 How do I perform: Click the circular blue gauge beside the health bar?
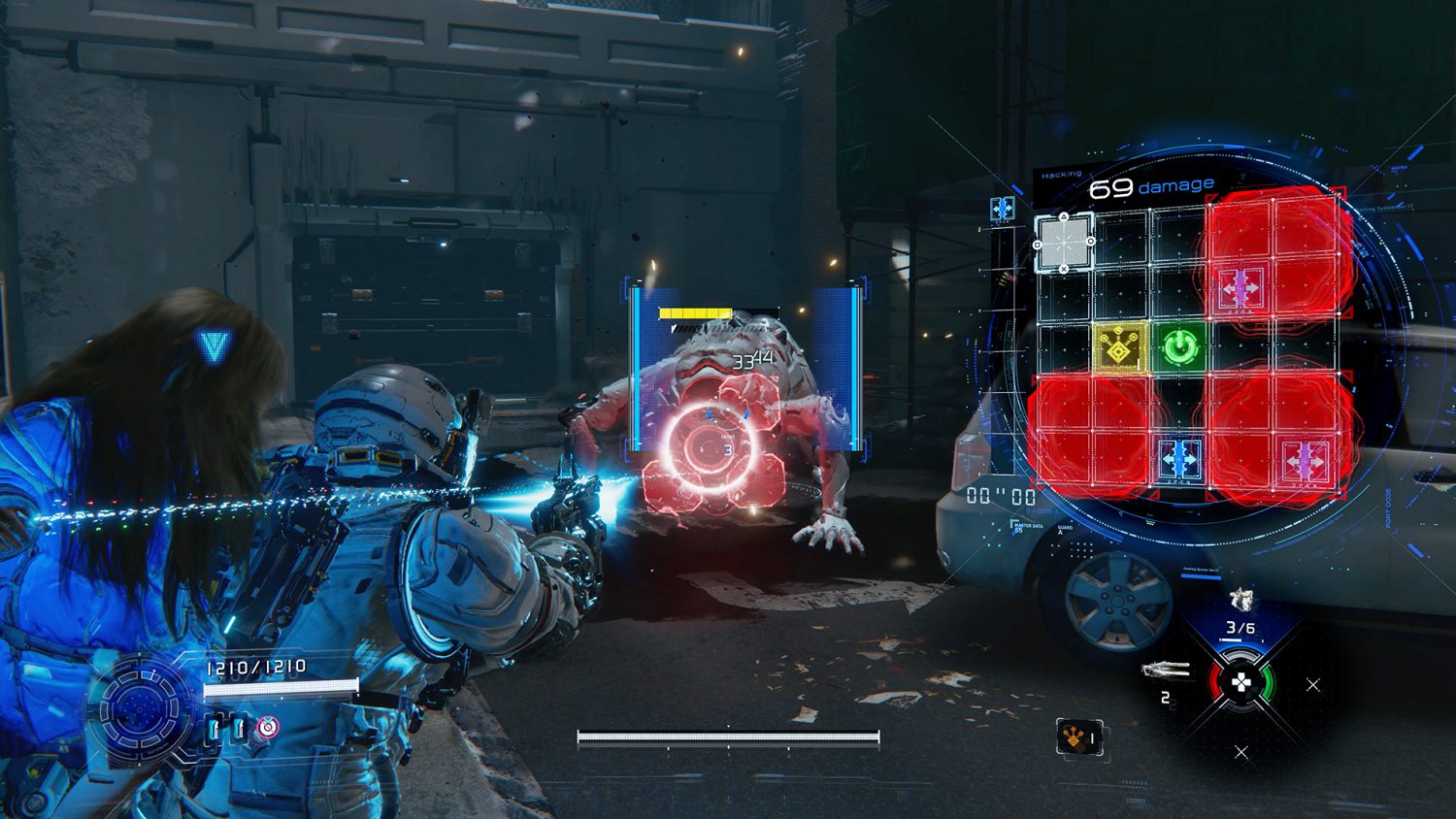pos(143,709)
